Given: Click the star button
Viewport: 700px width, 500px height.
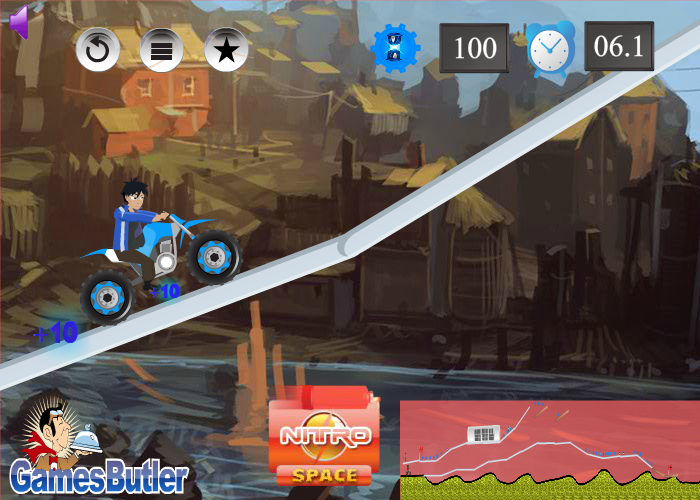Looking at the screenshot, I should 226,49.
